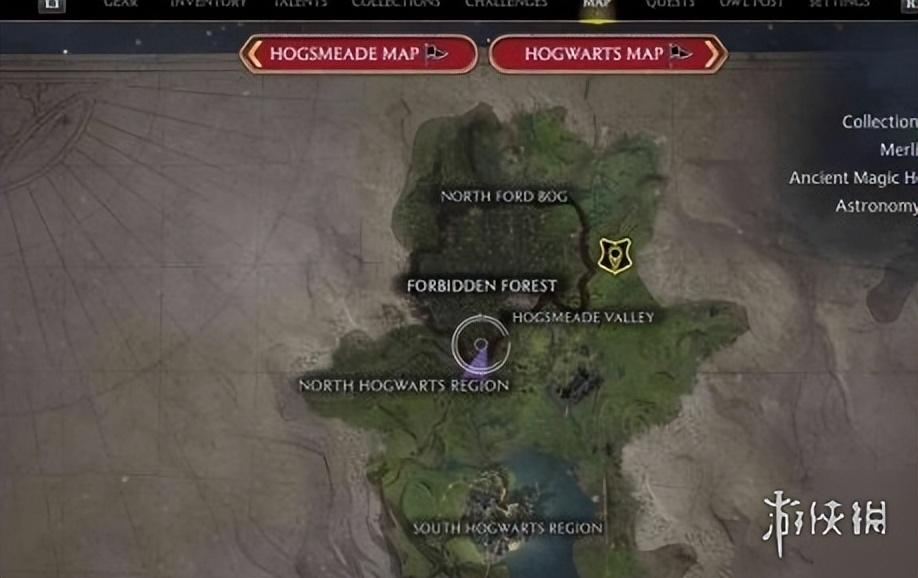Switch to the Hogwarts Map
The image size is (918, 578).
point(608,54)
